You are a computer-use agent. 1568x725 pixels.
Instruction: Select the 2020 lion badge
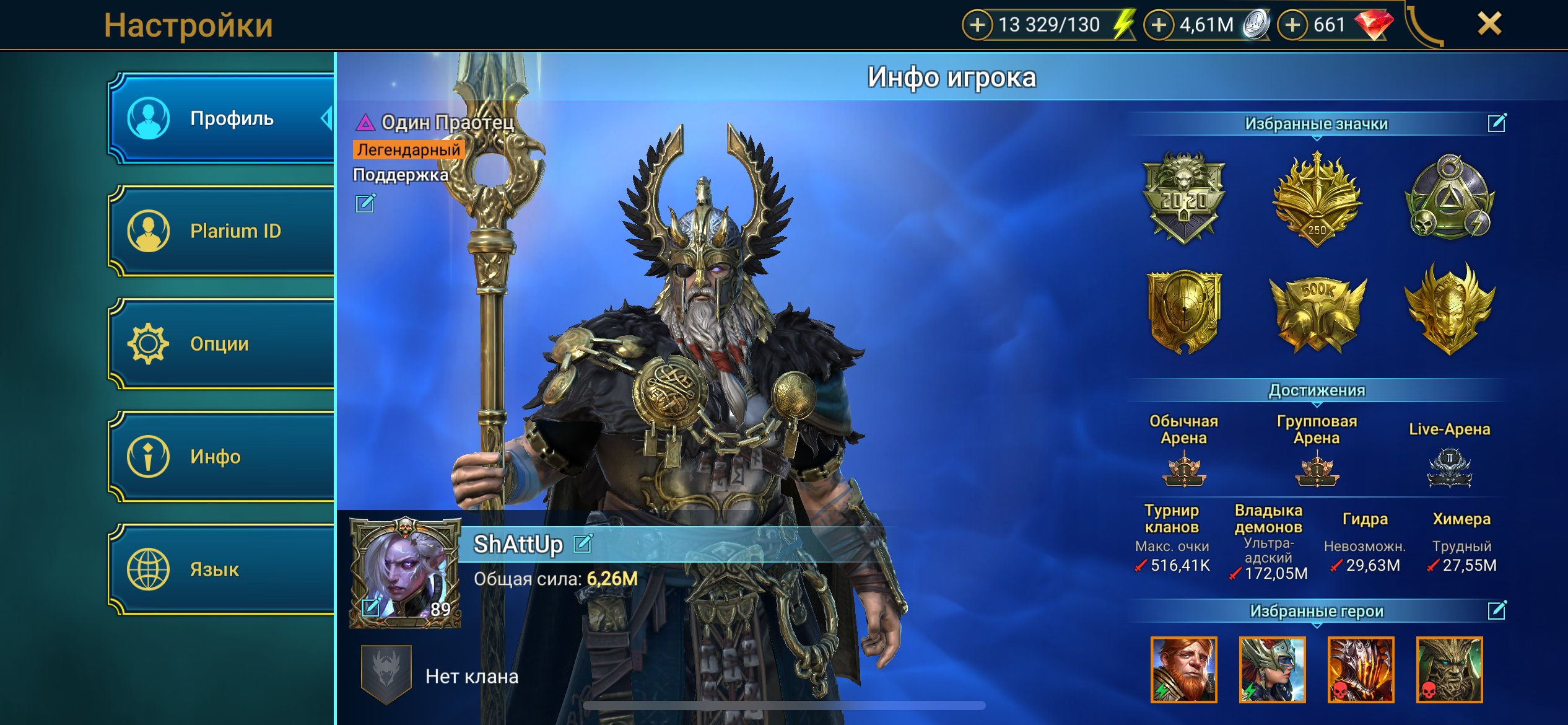(x=1183, y=198)
